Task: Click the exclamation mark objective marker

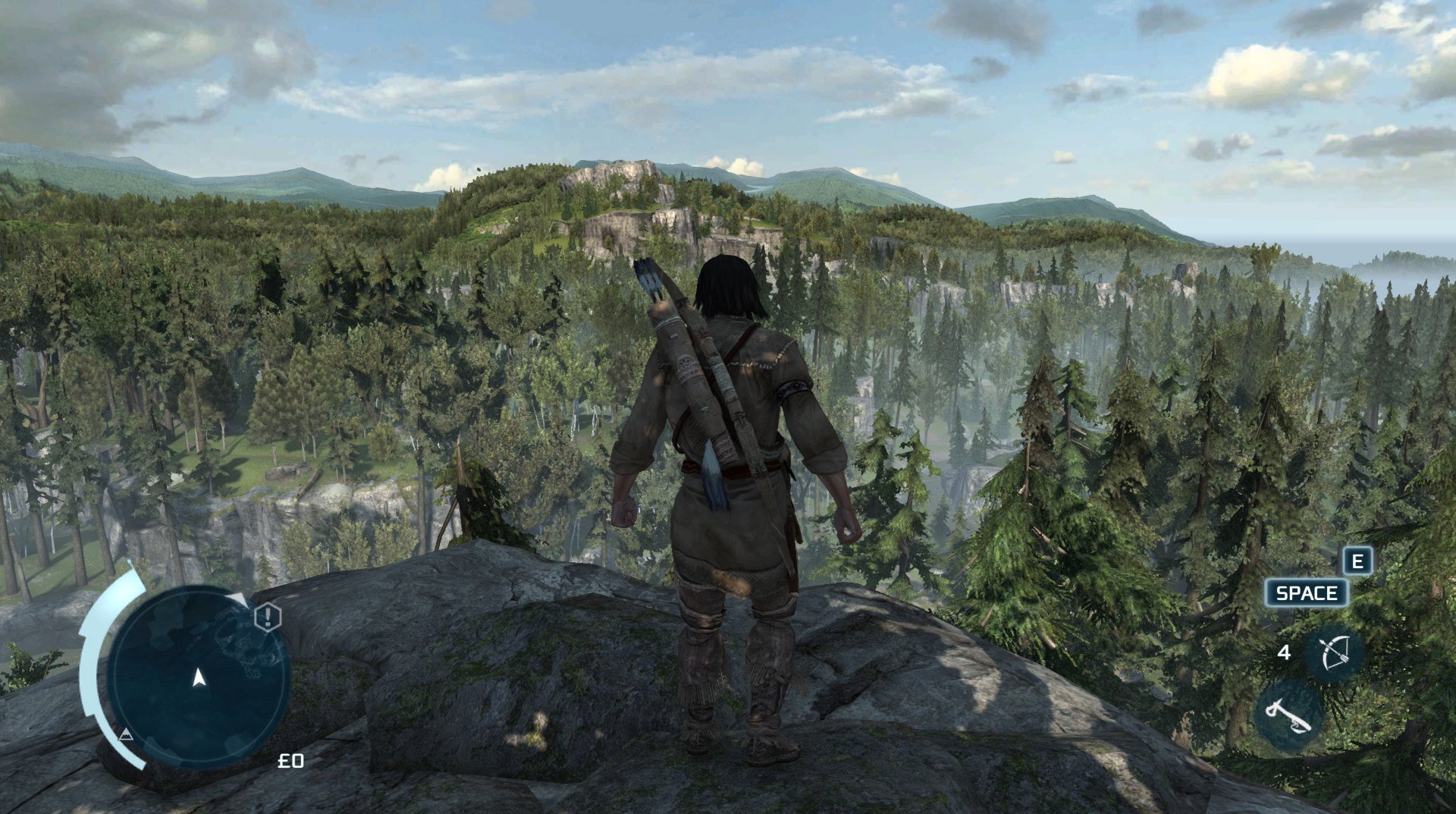Action: tap(267, 618)
